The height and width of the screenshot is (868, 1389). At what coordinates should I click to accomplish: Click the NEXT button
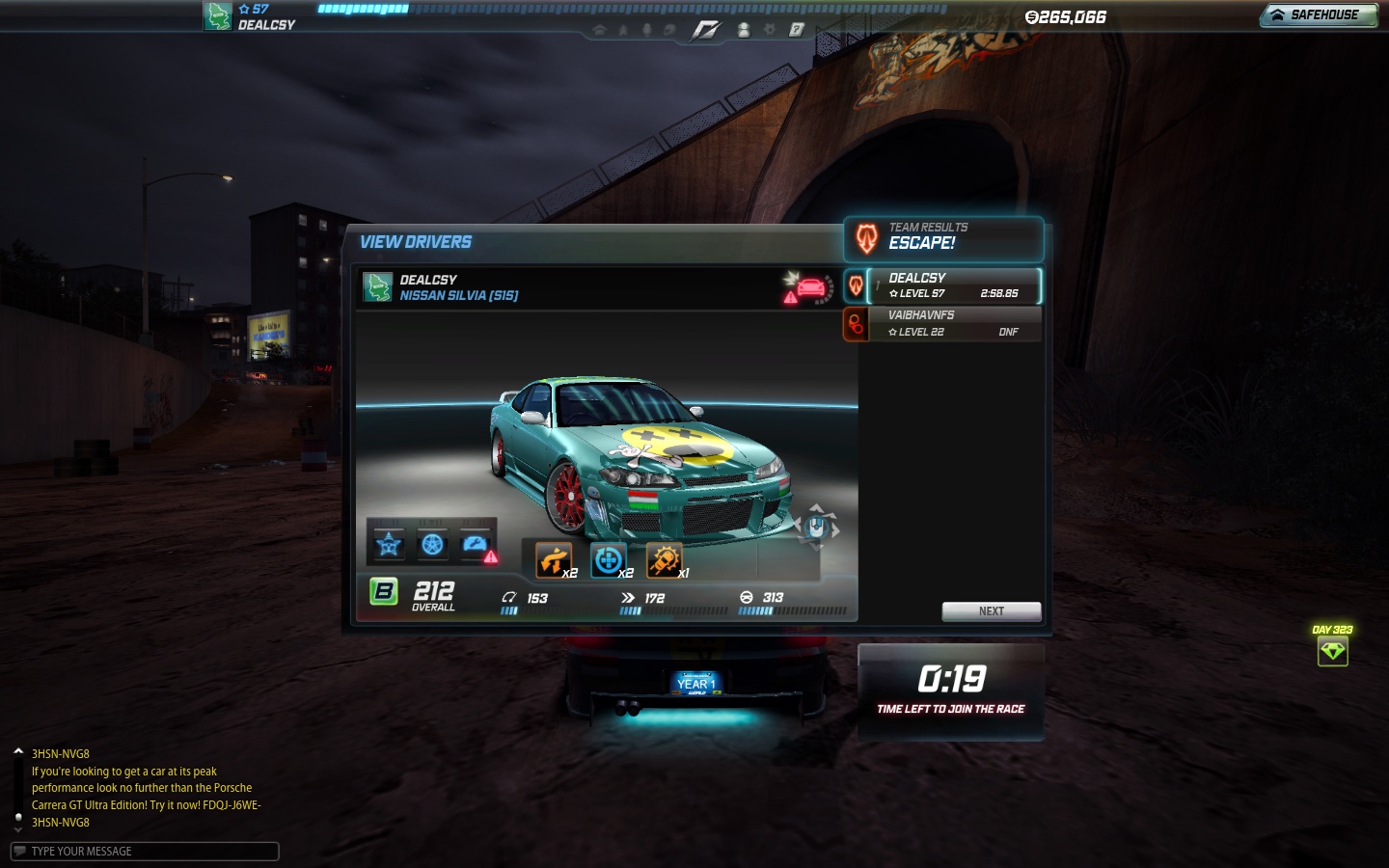[991, 611]
